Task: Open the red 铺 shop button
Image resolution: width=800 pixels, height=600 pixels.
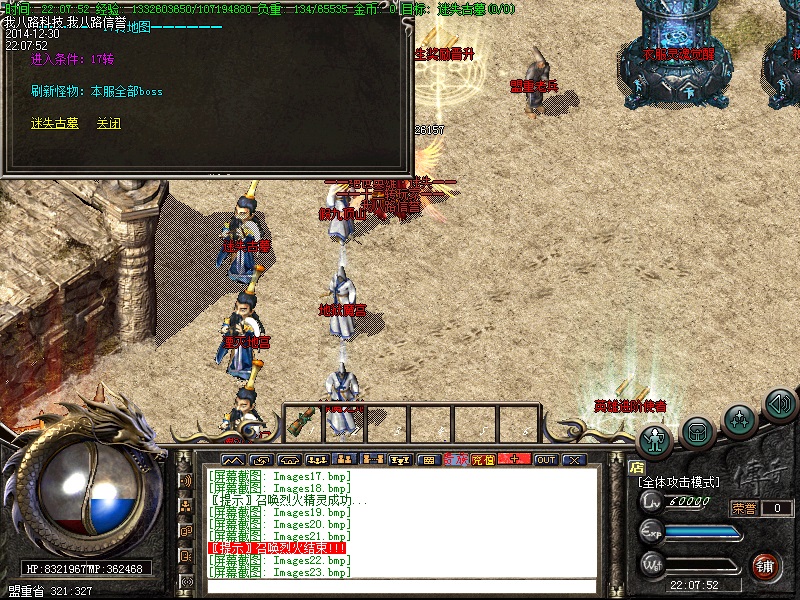Action: pos(766,565)
